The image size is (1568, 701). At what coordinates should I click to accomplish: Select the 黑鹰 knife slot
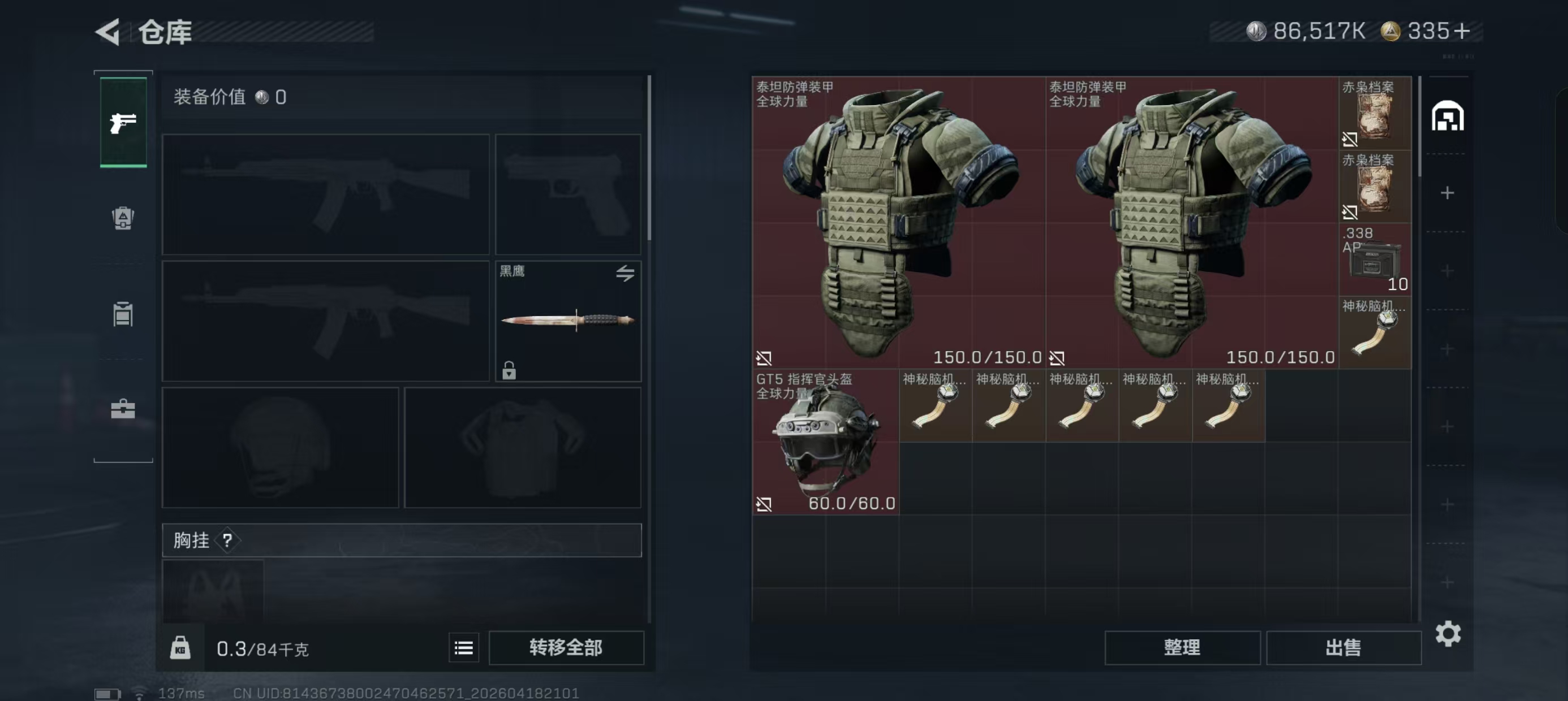coord(567,321)
